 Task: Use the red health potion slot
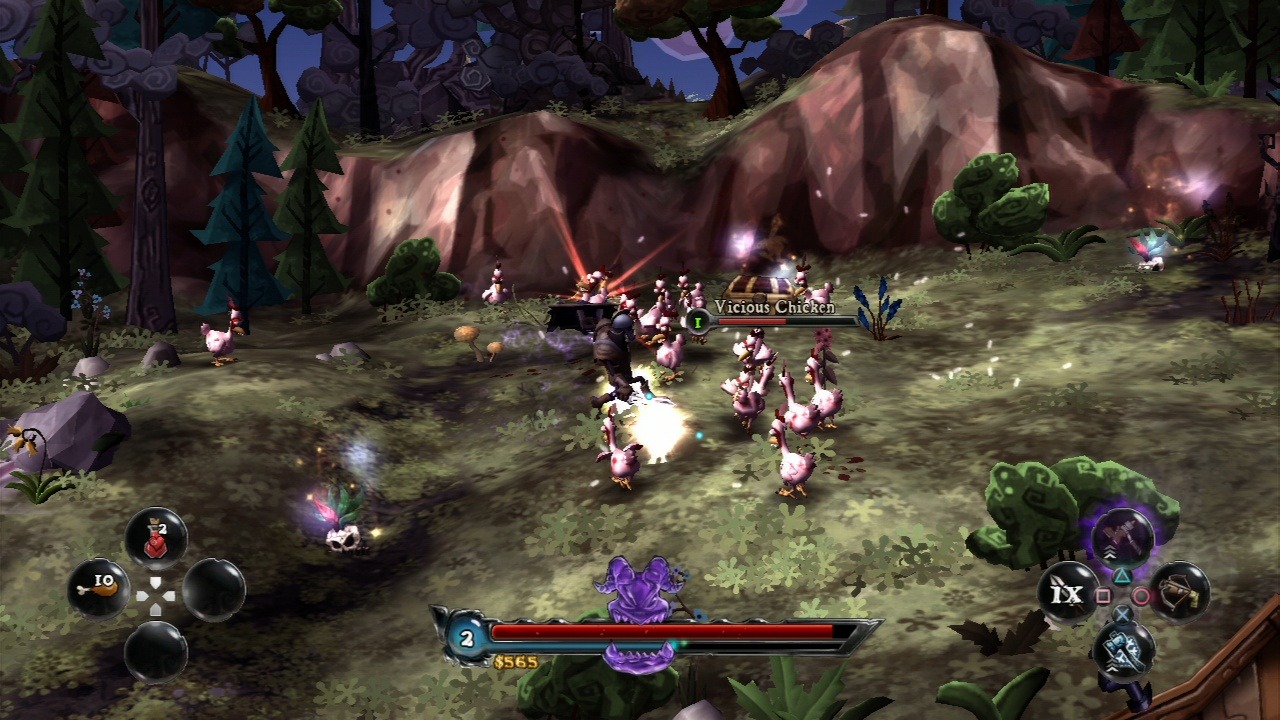(x=156, y=538)
